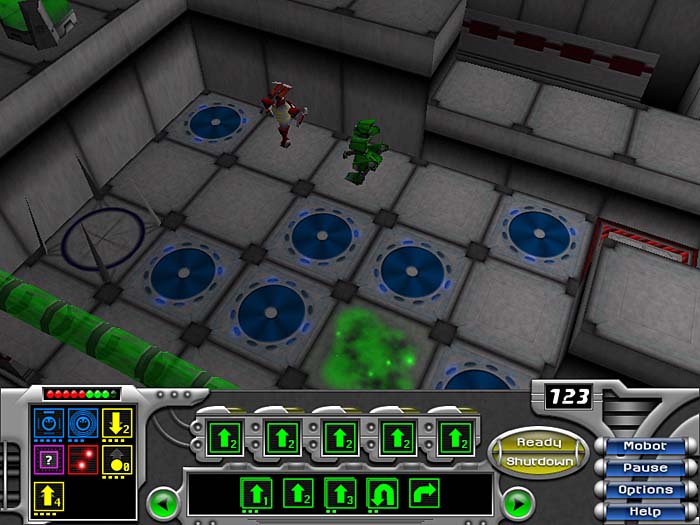Viewport: 700px width, 525px height.
Task: Choose the purple question mark chip
Action: click(48, 460)
